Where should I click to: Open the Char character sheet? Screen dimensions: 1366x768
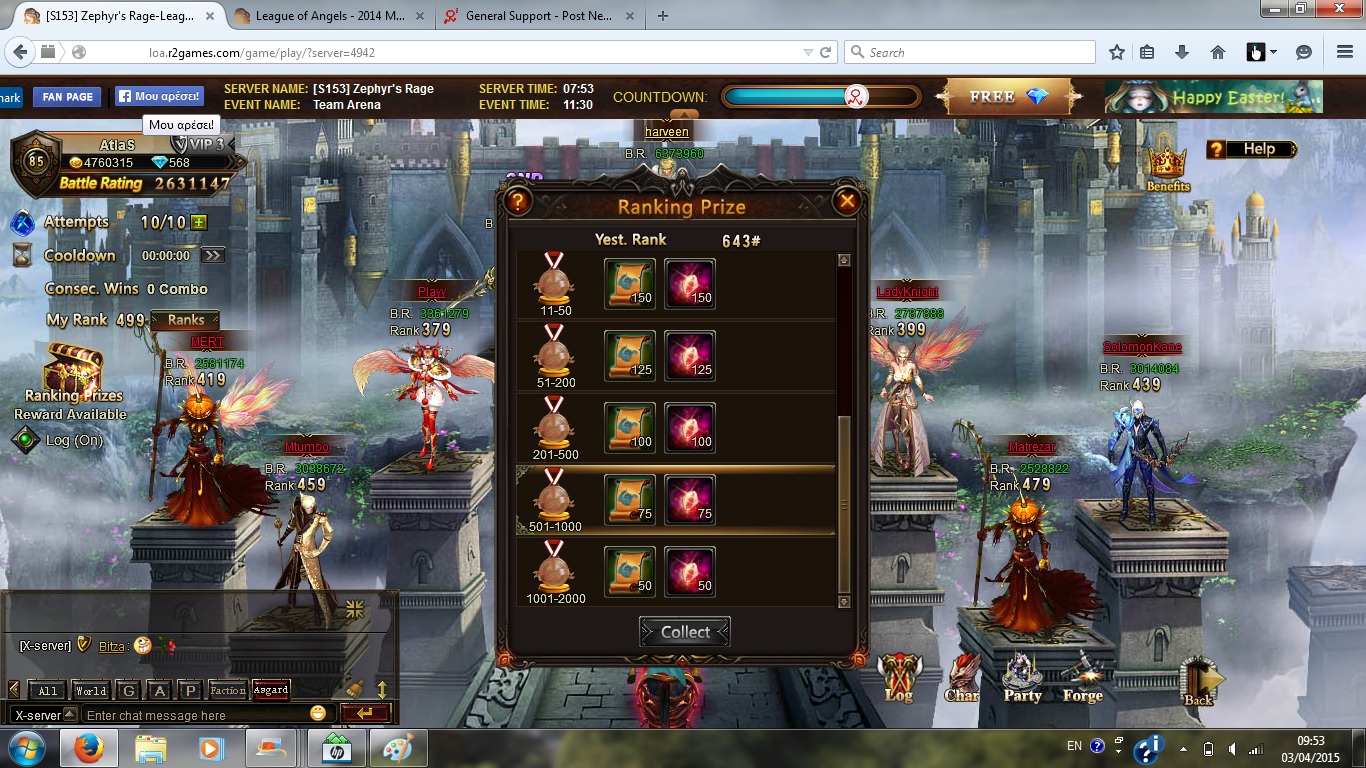tap(962, 678)
